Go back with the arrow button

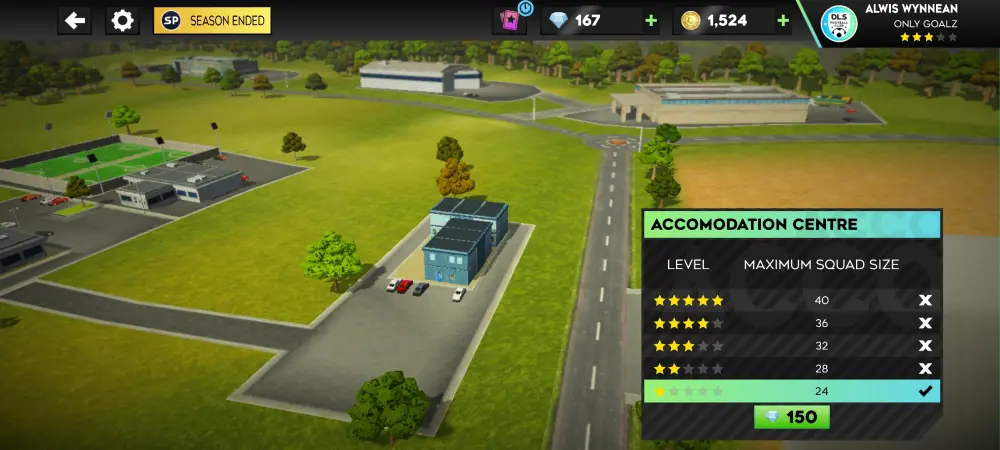(x=75, y=20)
